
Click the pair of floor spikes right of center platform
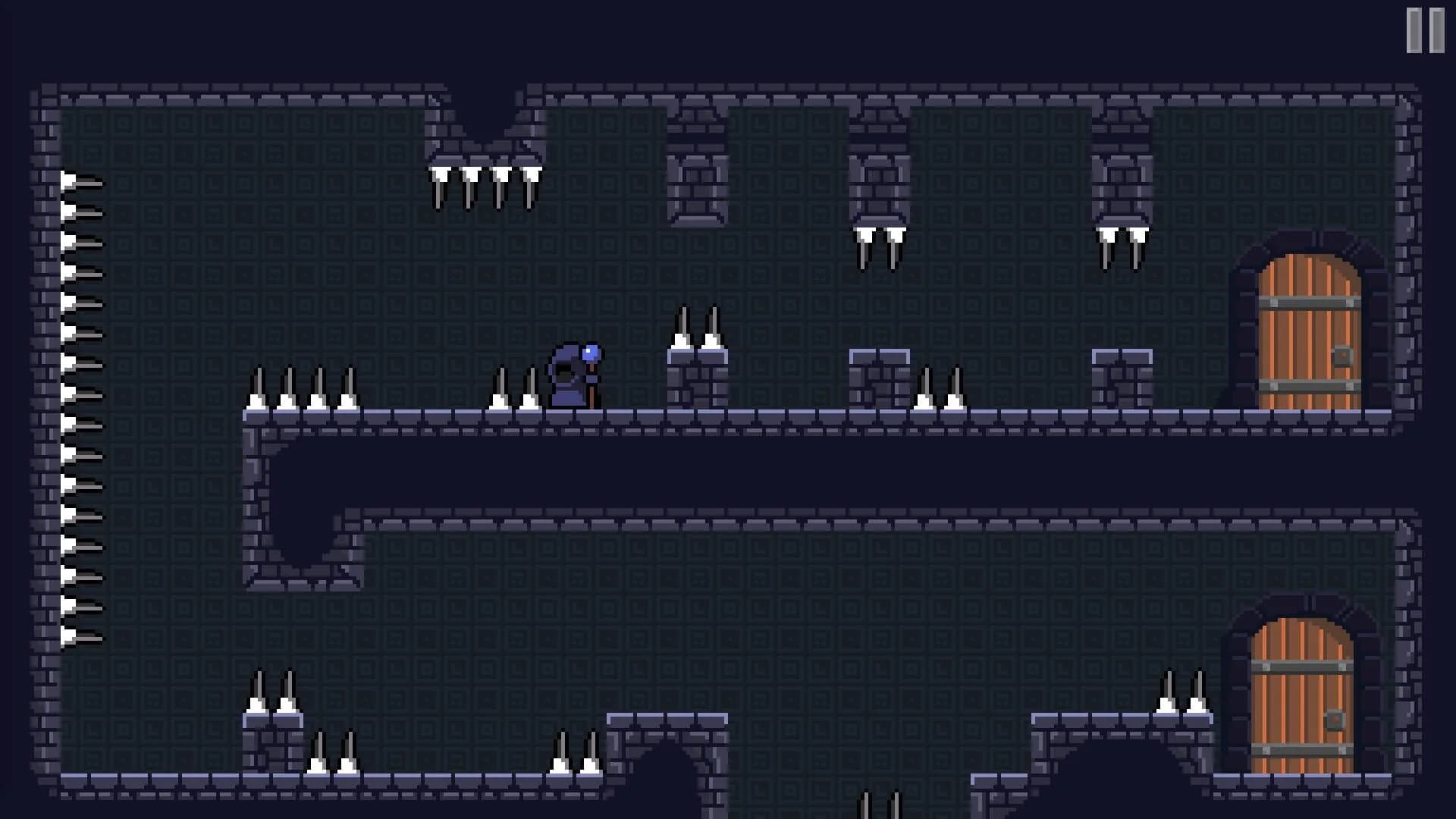tap(940, 391)
